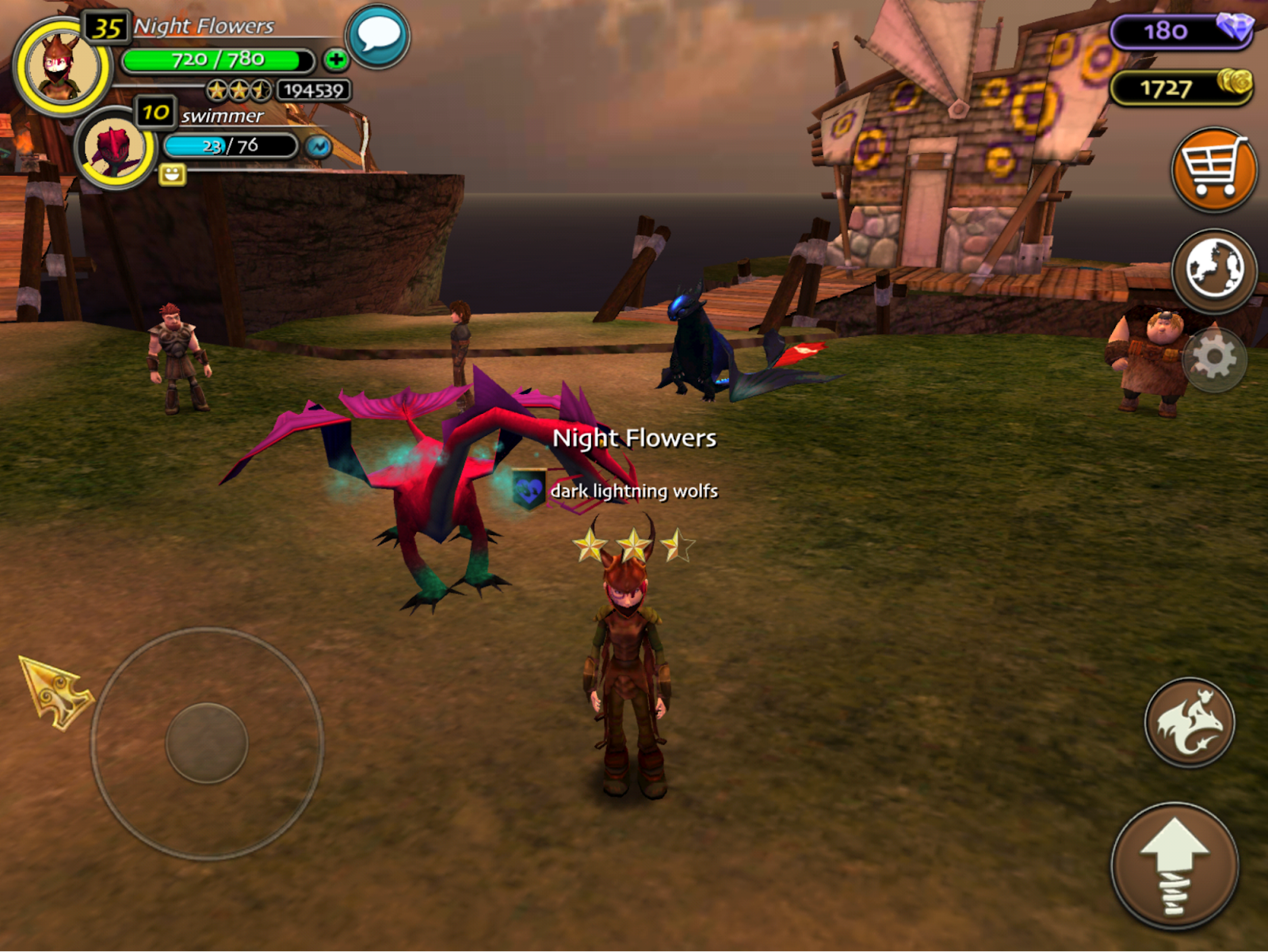Open the Night Flowers player avatar
The width and height of the screenshot is (1268, 952).
pyautogui.click(x=61, y=67)
